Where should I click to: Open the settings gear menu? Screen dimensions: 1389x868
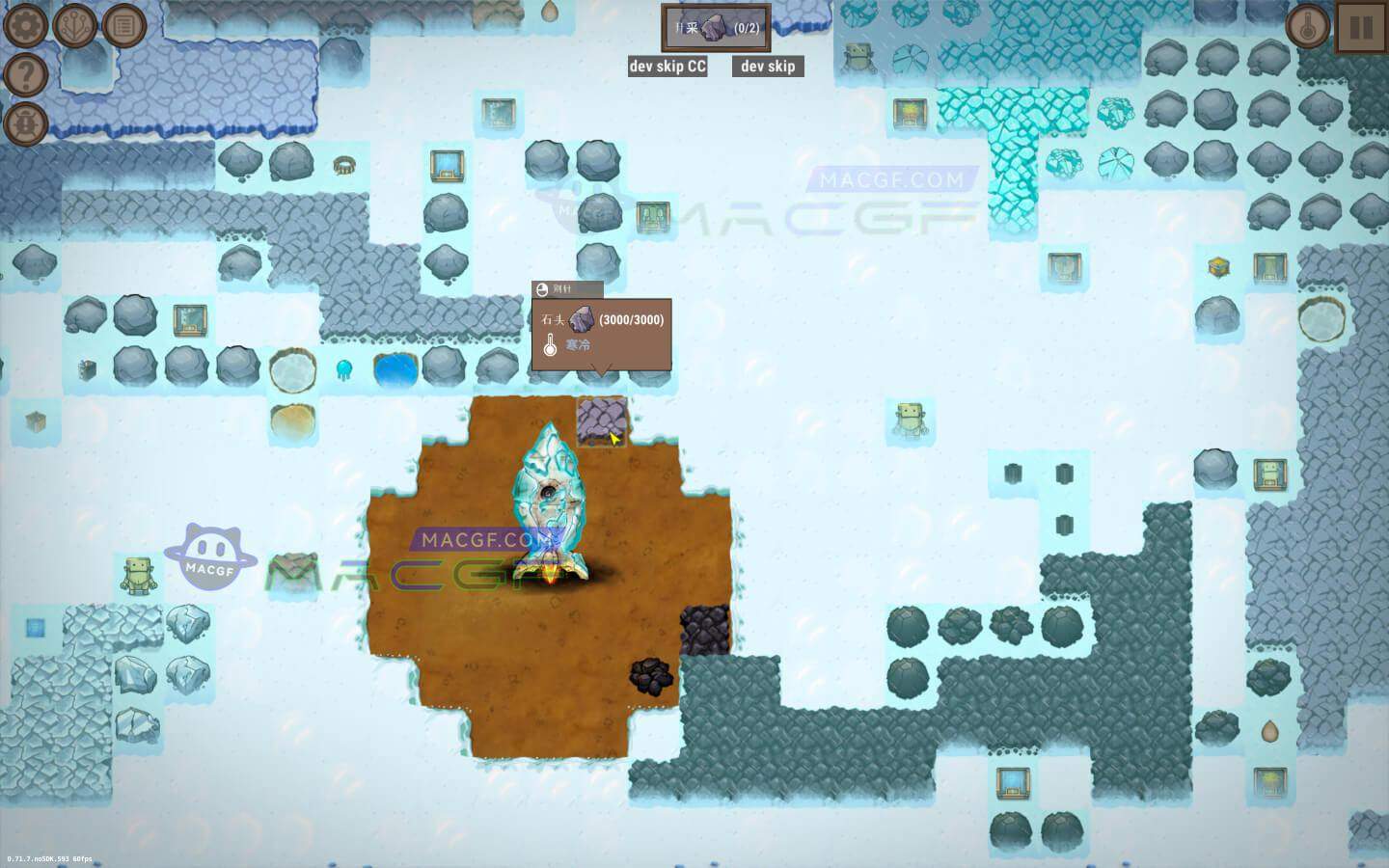24,25
